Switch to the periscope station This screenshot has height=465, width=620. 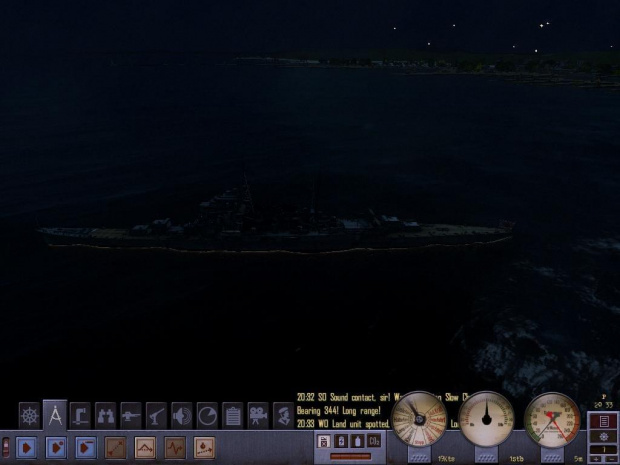click(x=80, y=415)
